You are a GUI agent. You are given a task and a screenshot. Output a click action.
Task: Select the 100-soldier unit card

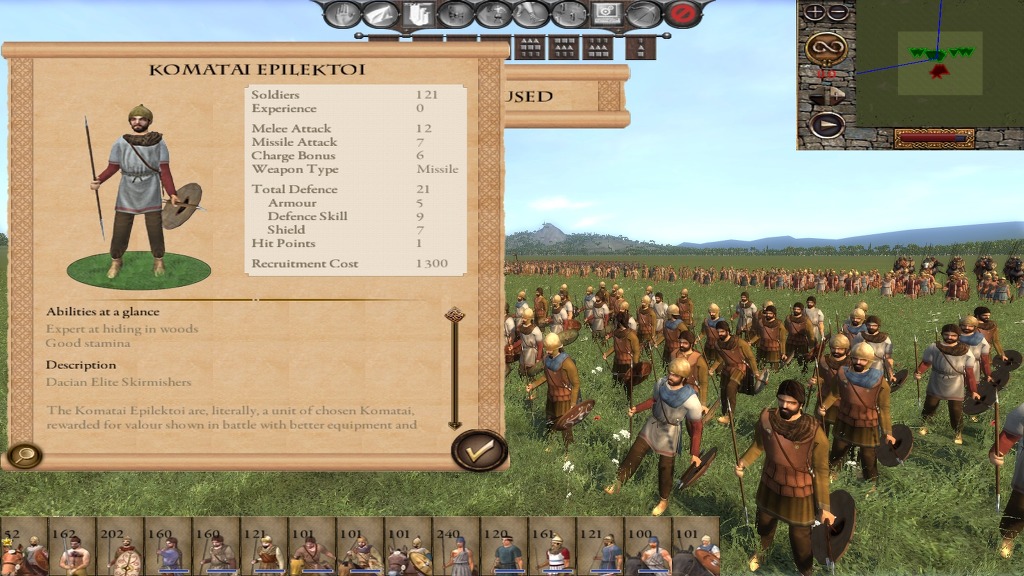pos(648,546)
